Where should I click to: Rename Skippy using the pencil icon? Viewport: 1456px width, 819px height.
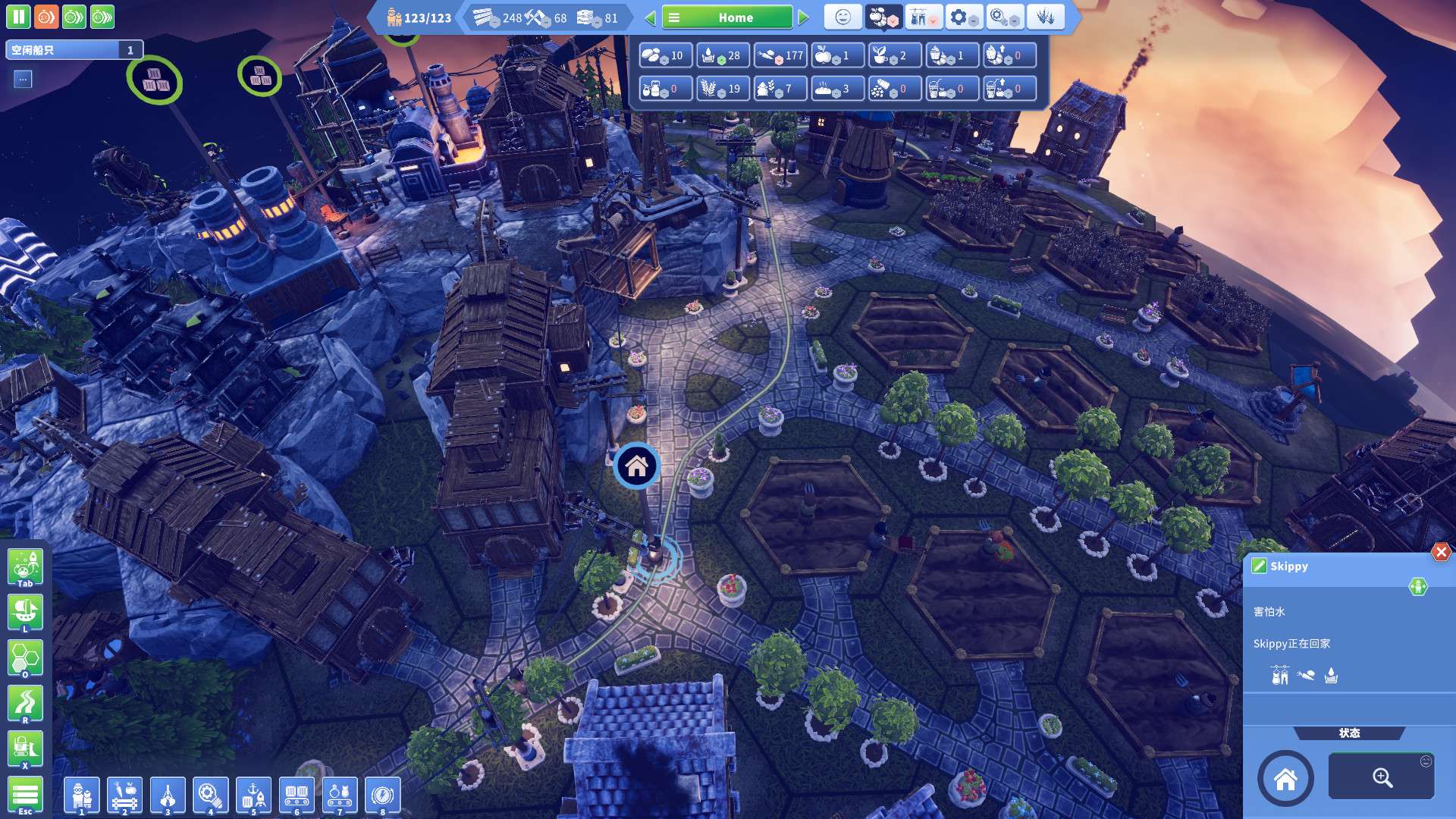(1259, 566)
